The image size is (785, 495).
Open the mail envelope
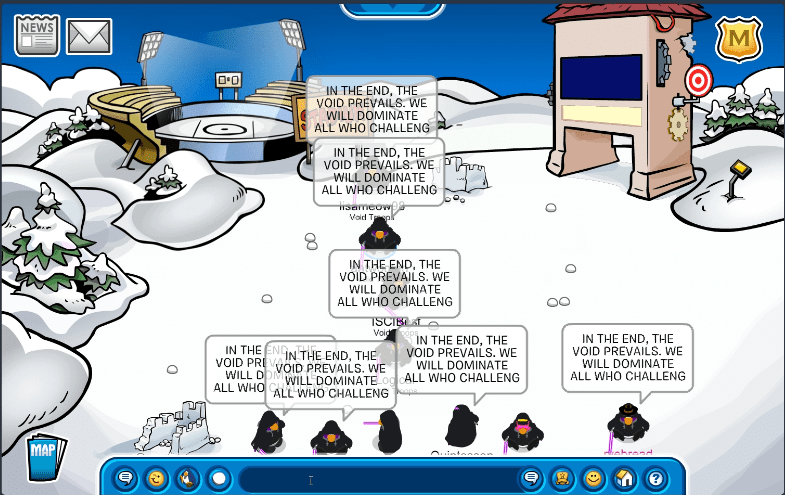(x=89, y=37)
